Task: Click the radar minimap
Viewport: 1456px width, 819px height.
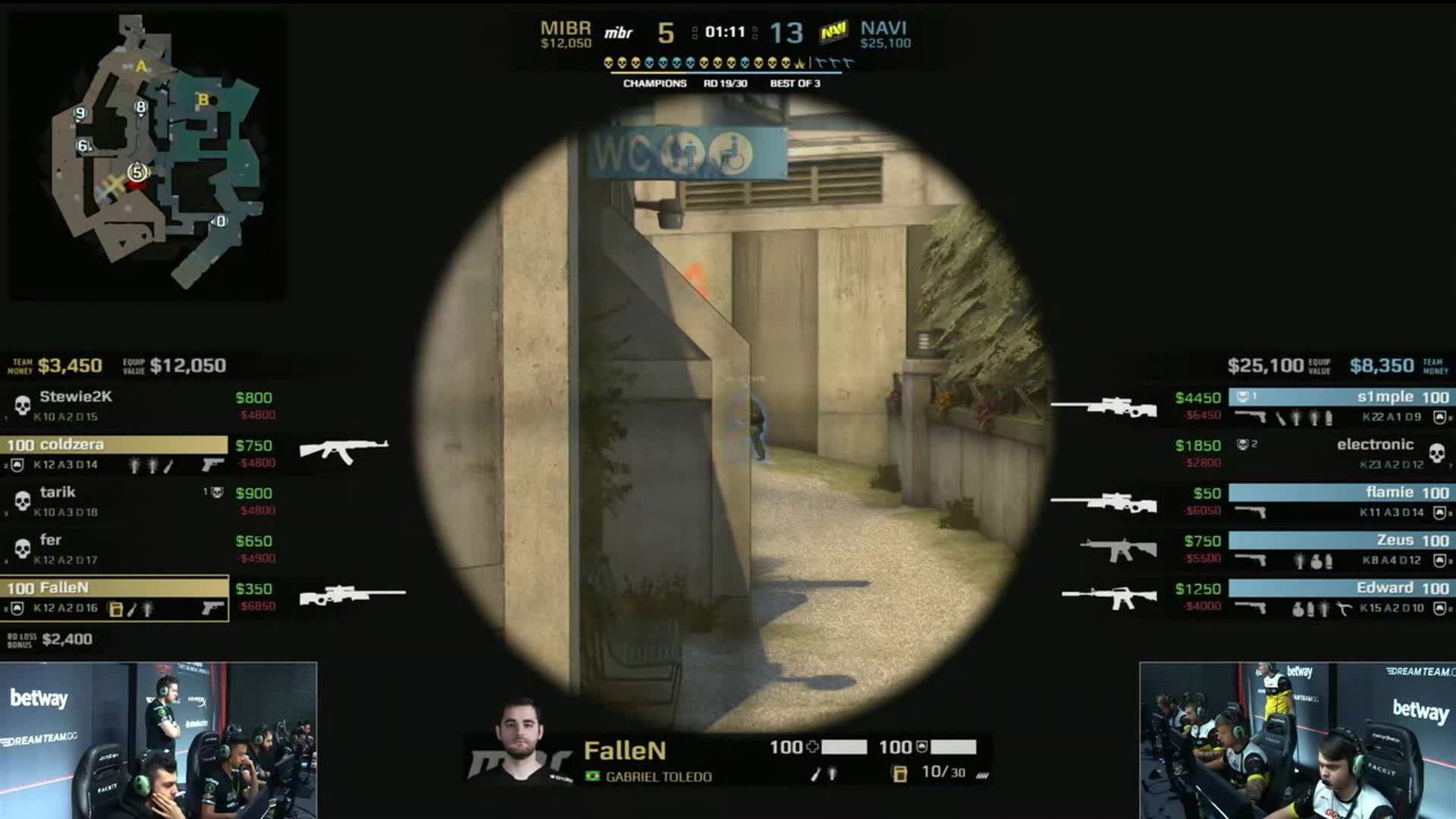Action: (x=146, y=155)
